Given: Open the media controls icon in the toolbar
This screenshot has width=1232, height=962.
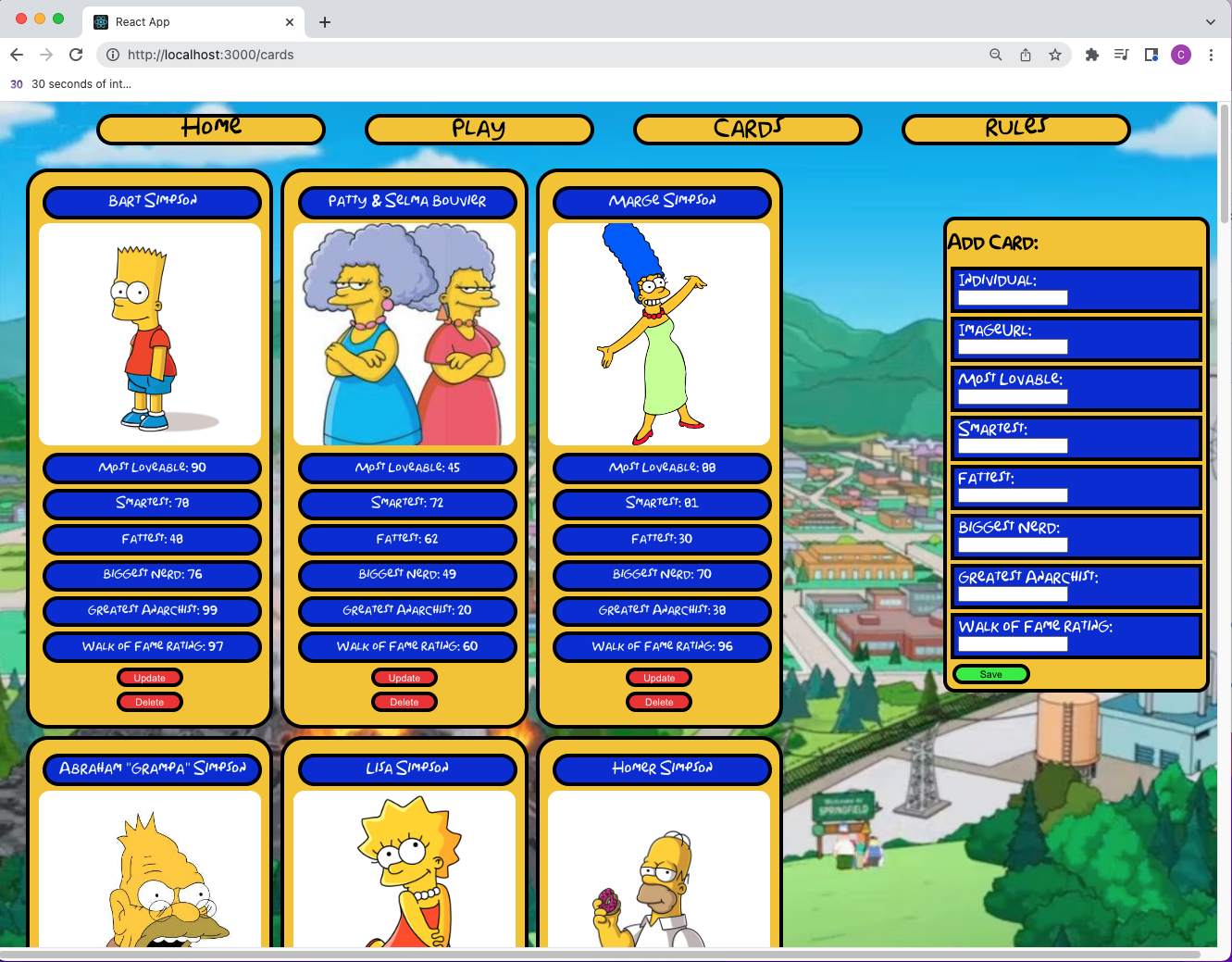Looking at the screenshot, I should tap(1121, 55).
